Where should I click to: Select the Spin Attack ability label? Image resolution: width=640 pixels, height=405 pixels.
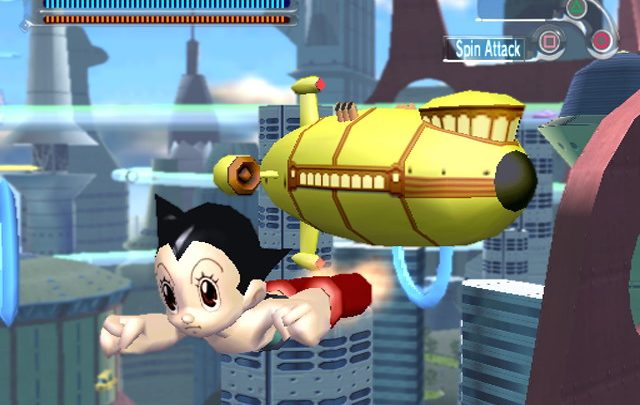coord(487,48)
